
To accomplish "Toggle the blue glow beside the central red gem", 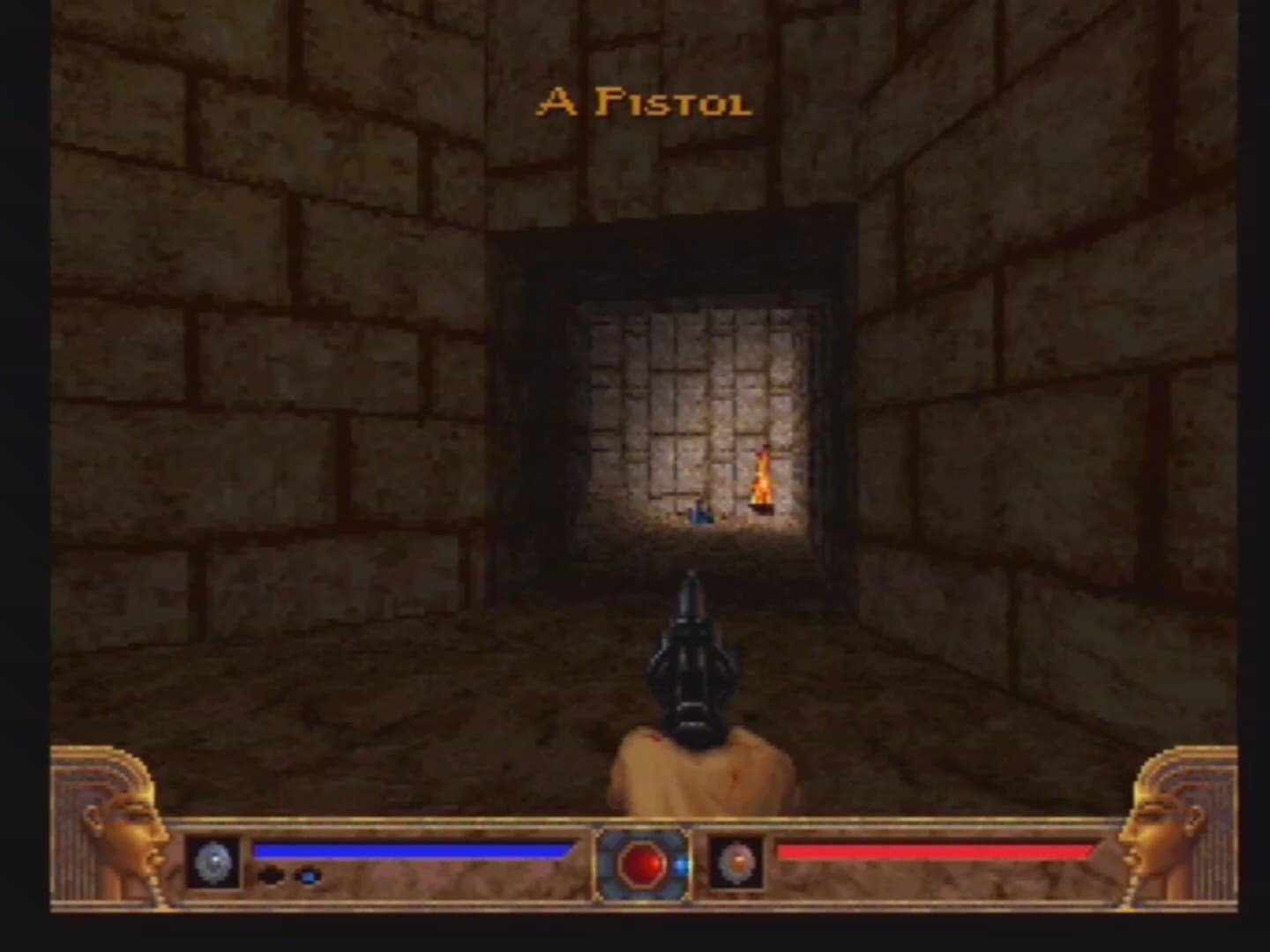I will click(681, 866).
